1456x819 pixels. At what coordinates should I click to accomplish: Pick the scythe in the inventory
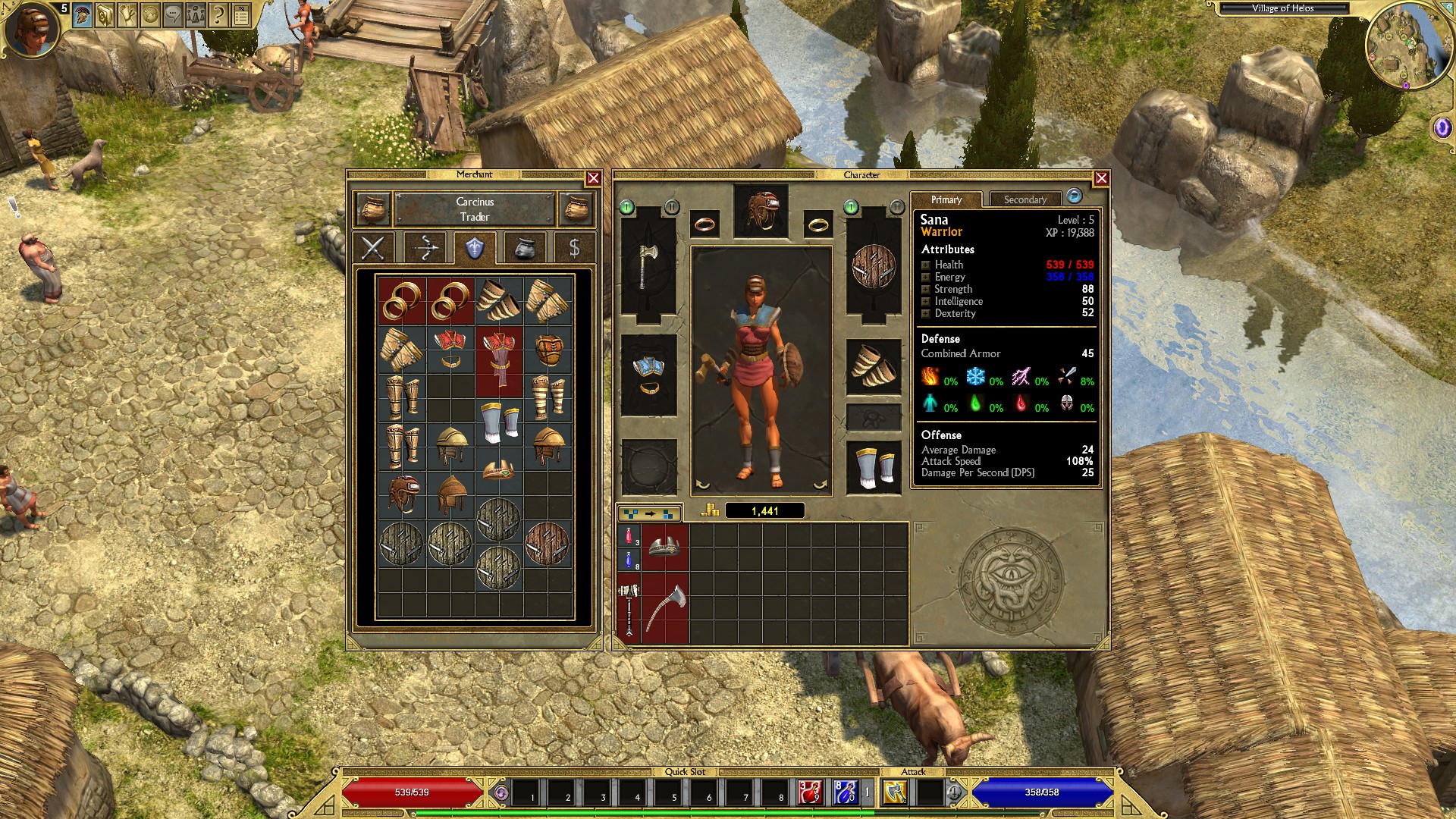click(665, 607)
